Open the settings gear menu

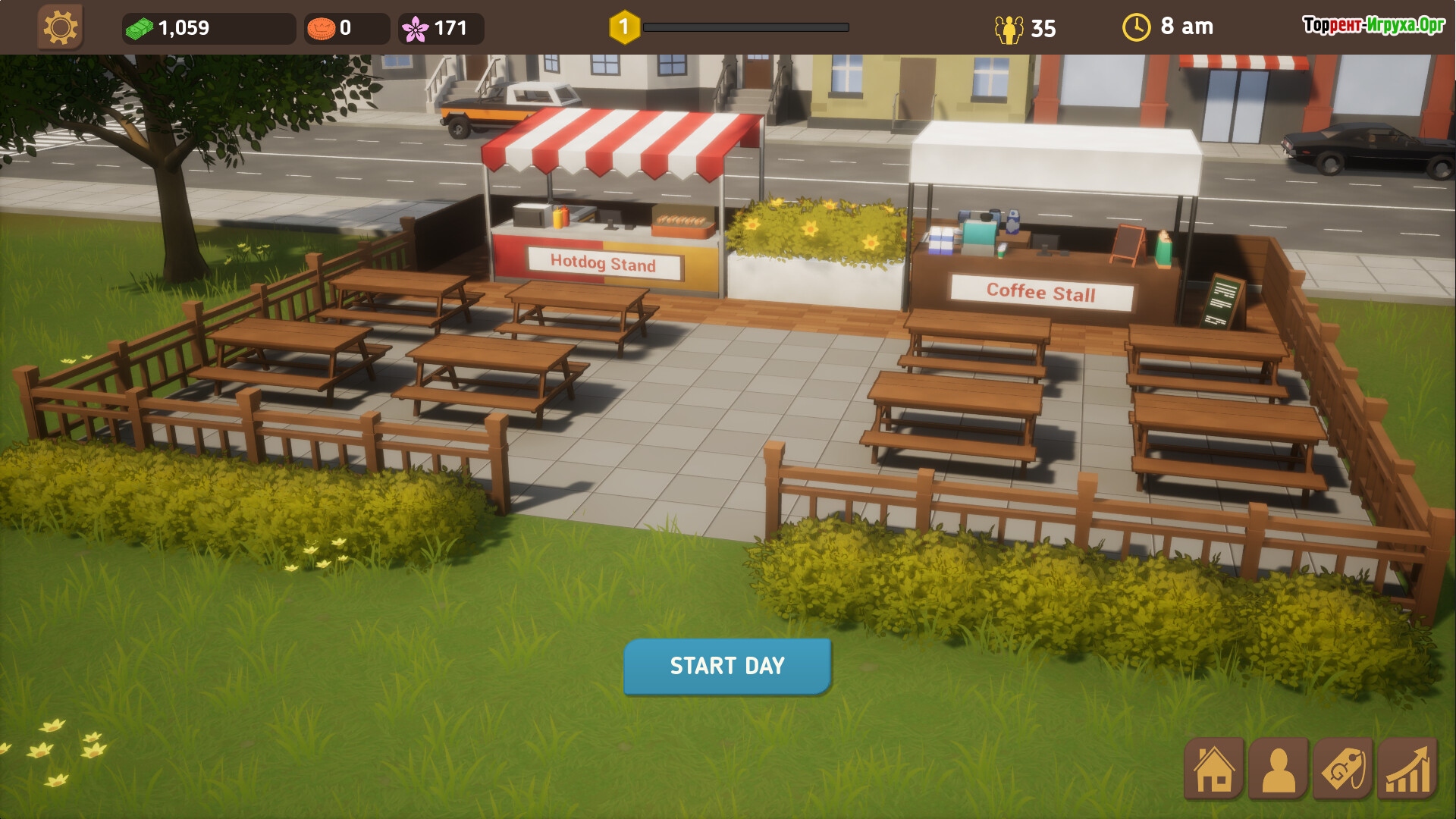tap(60, 28)
